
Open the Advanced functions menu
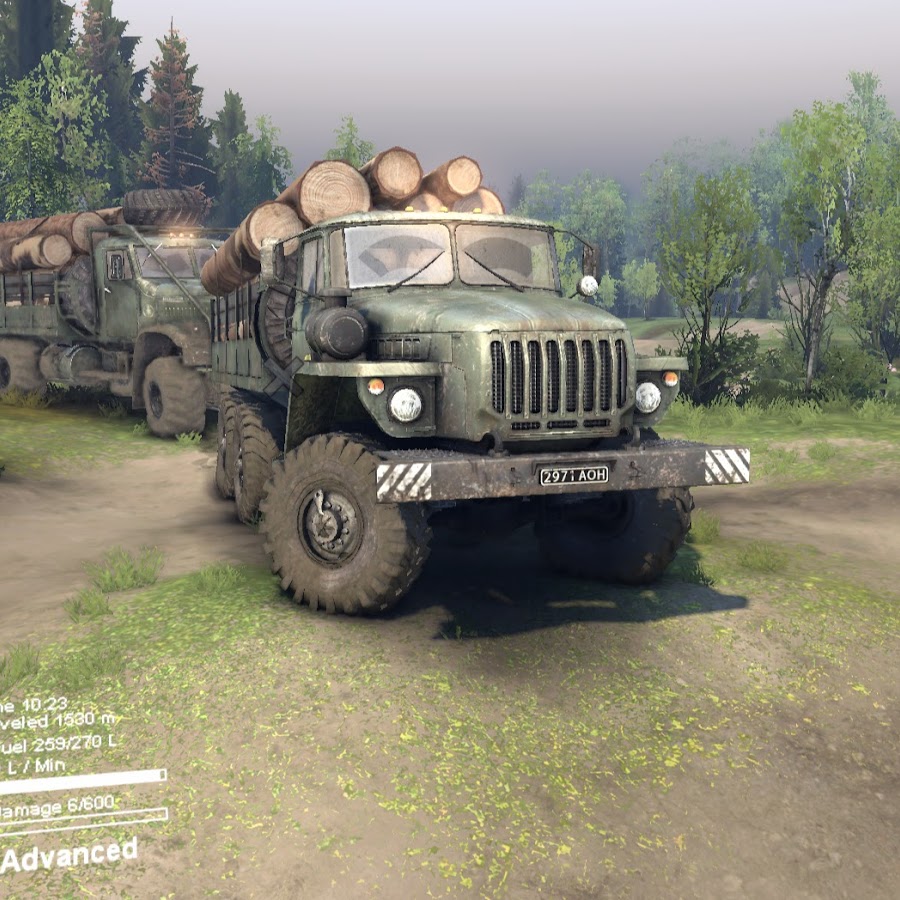tap(68, 855)
